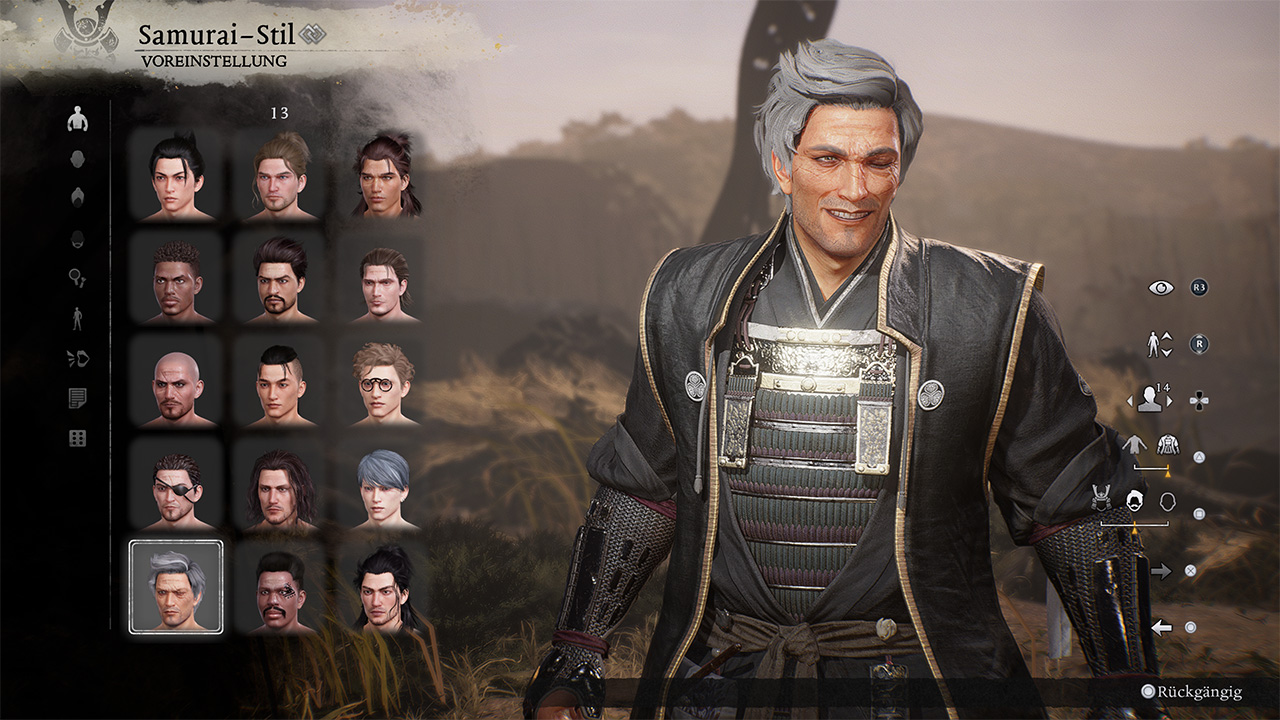This screenshot has width=1280, height=720.
Task: Choose the highlighted gray-haired older man preset
Action: coord(176,586)
